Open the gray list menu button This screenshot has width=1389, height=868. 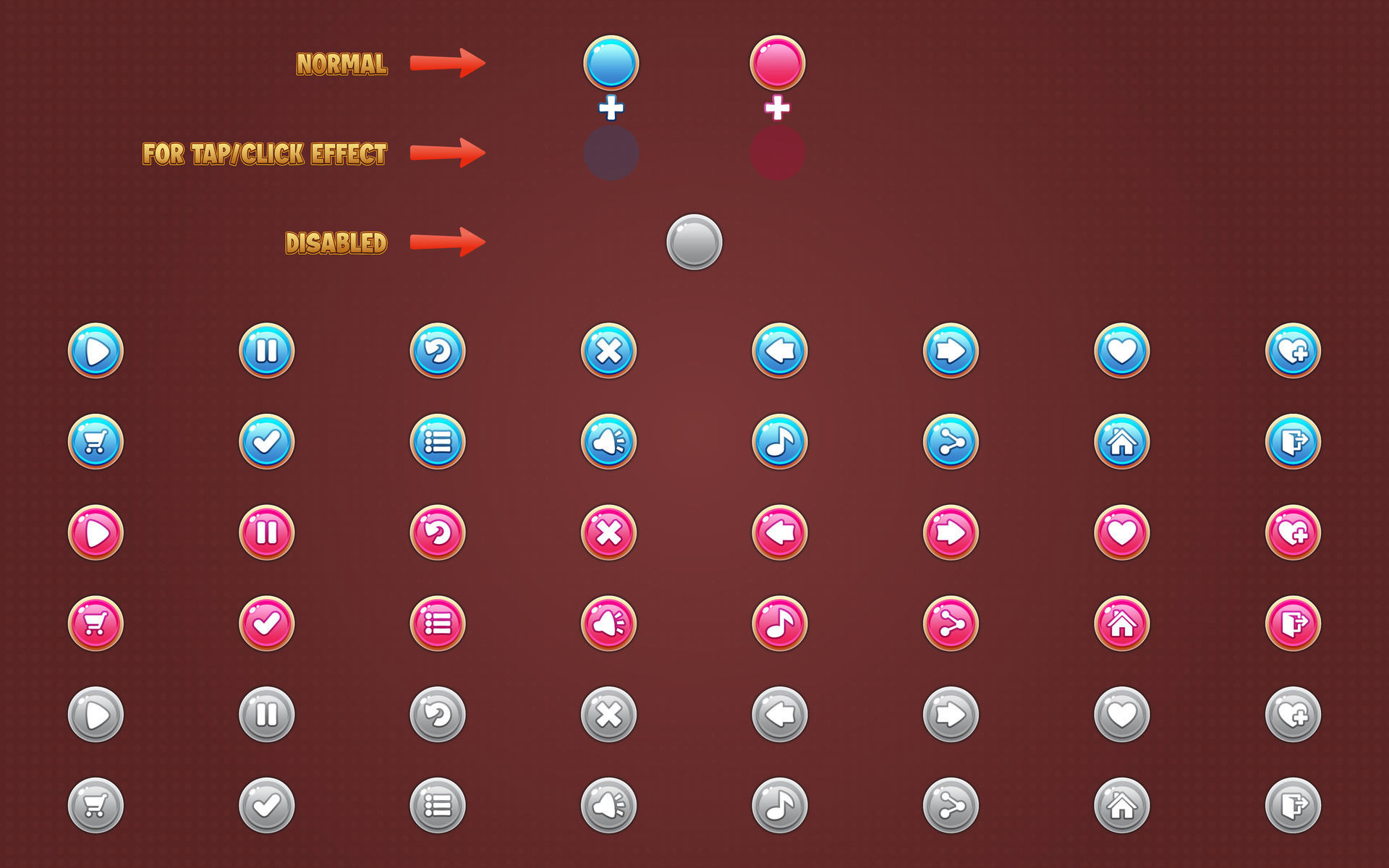[438, 804]
